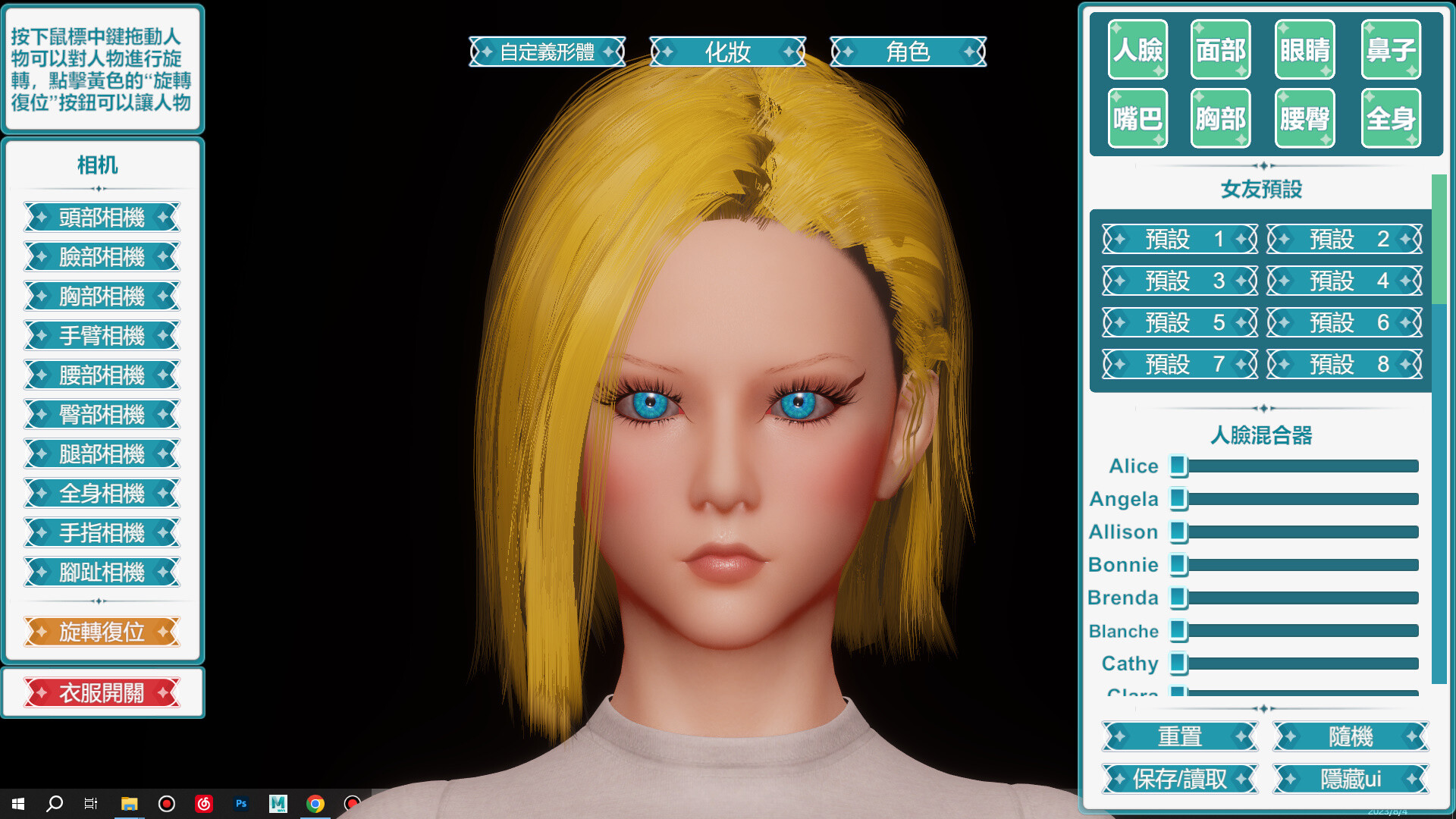Switch to the 化妝 makeup tab

pyautogui.click(x=727, y=52)
